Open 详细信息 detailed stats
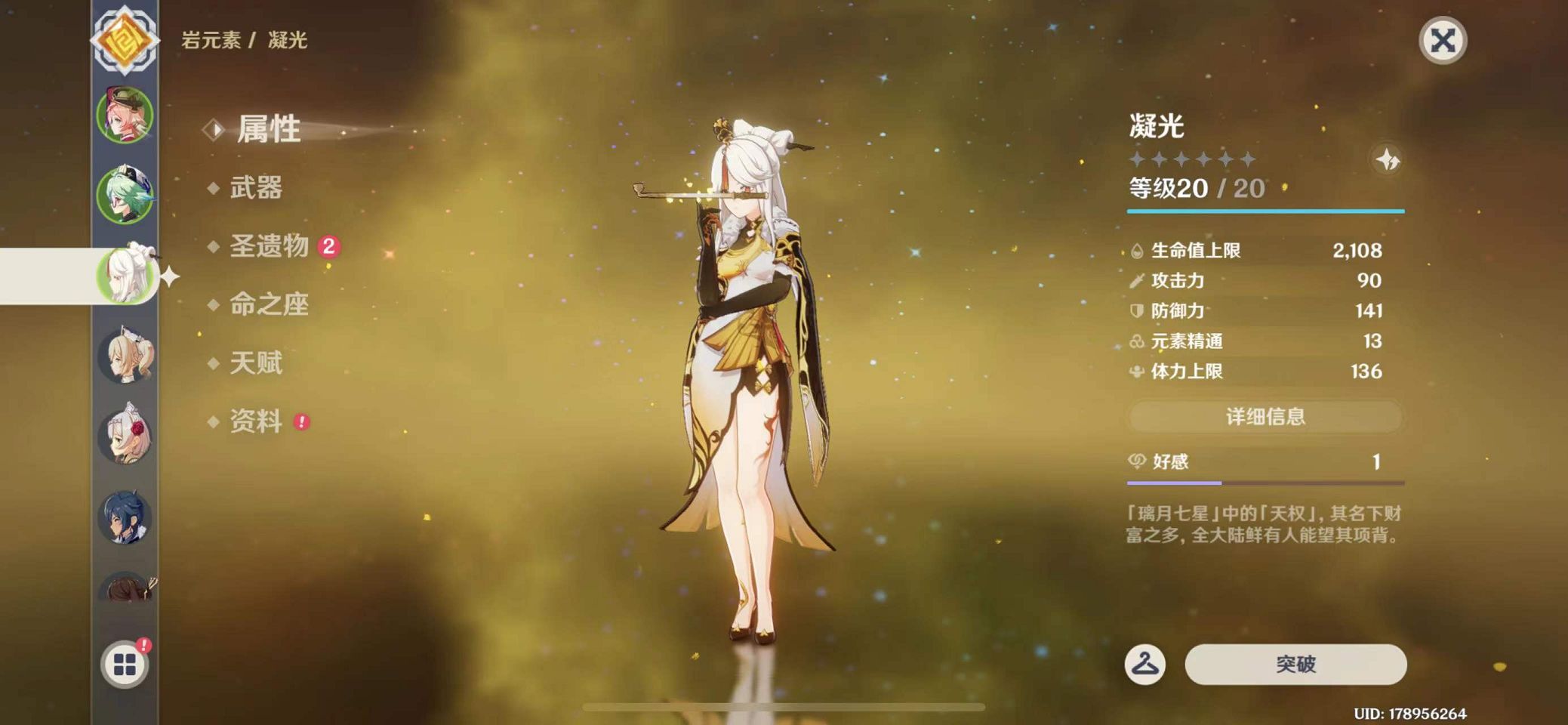The height and width of the screenshot is (725, 1568). [1265, 417]
